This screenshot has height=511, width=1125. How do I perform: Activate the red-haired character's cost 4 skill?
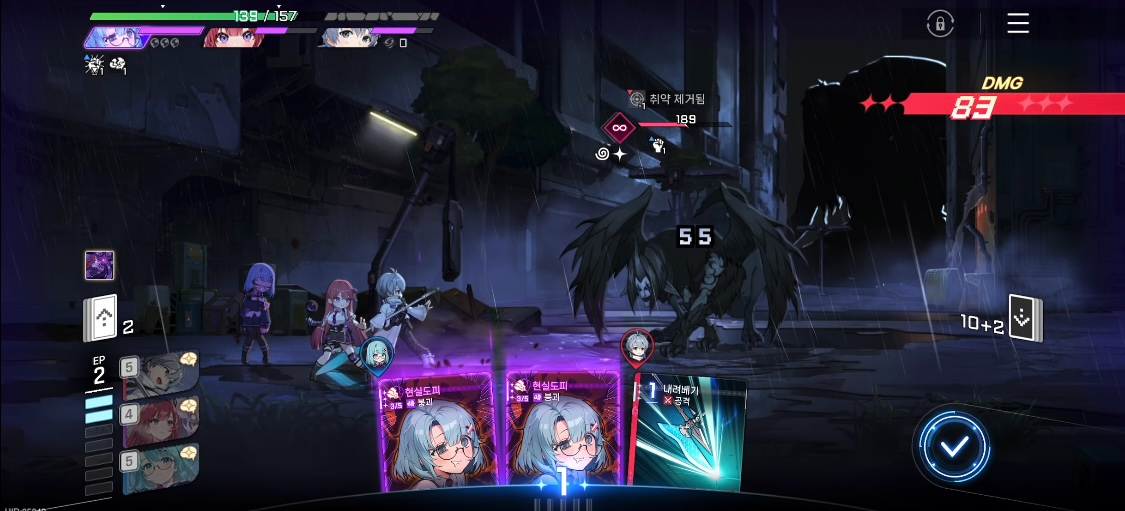(x=160, y=420)
